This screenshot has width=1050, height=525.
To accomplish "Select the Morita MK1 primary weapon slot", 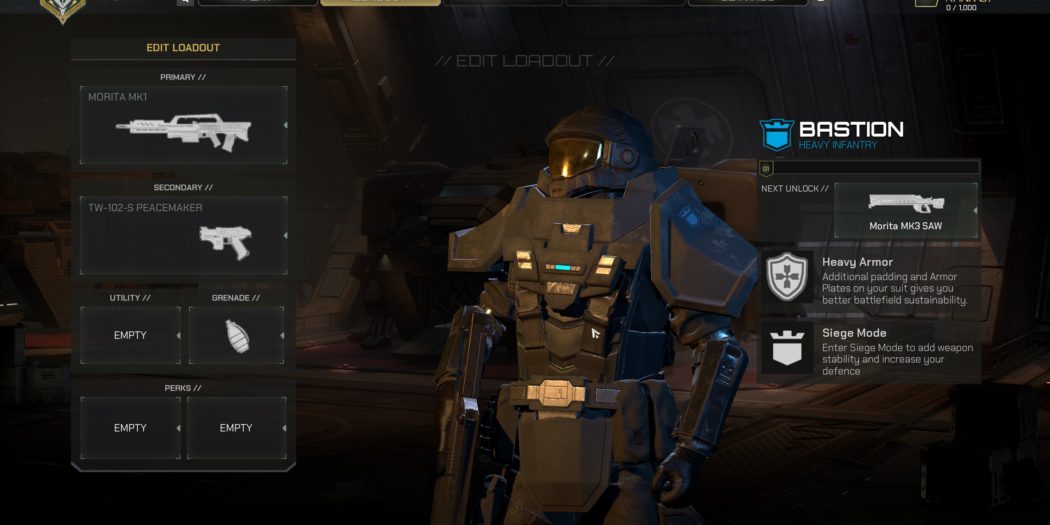I will pos(183,125).
